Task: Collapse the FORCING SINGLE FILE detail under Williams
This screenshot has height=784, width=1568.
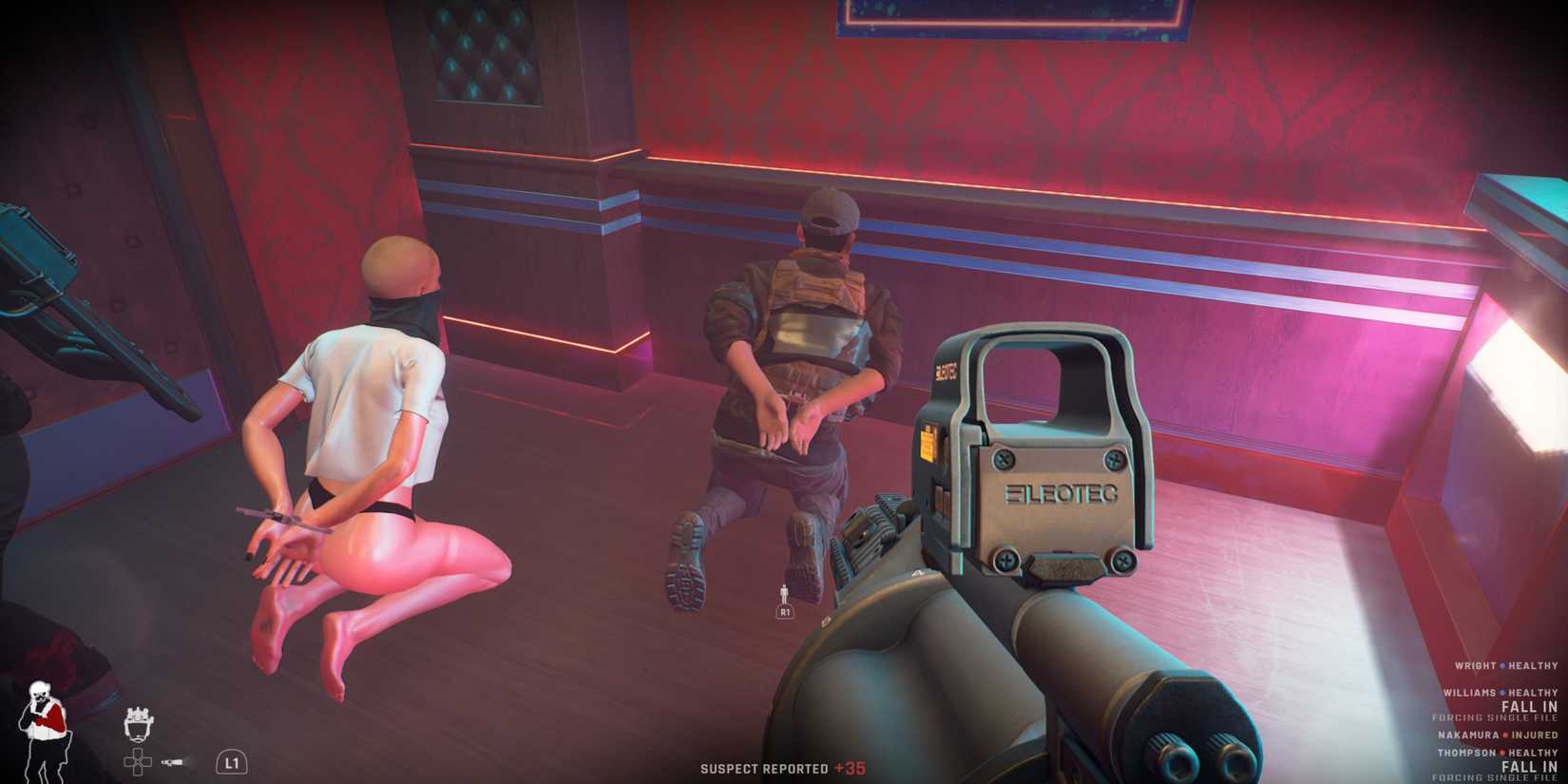Action: pos(1495,718)
